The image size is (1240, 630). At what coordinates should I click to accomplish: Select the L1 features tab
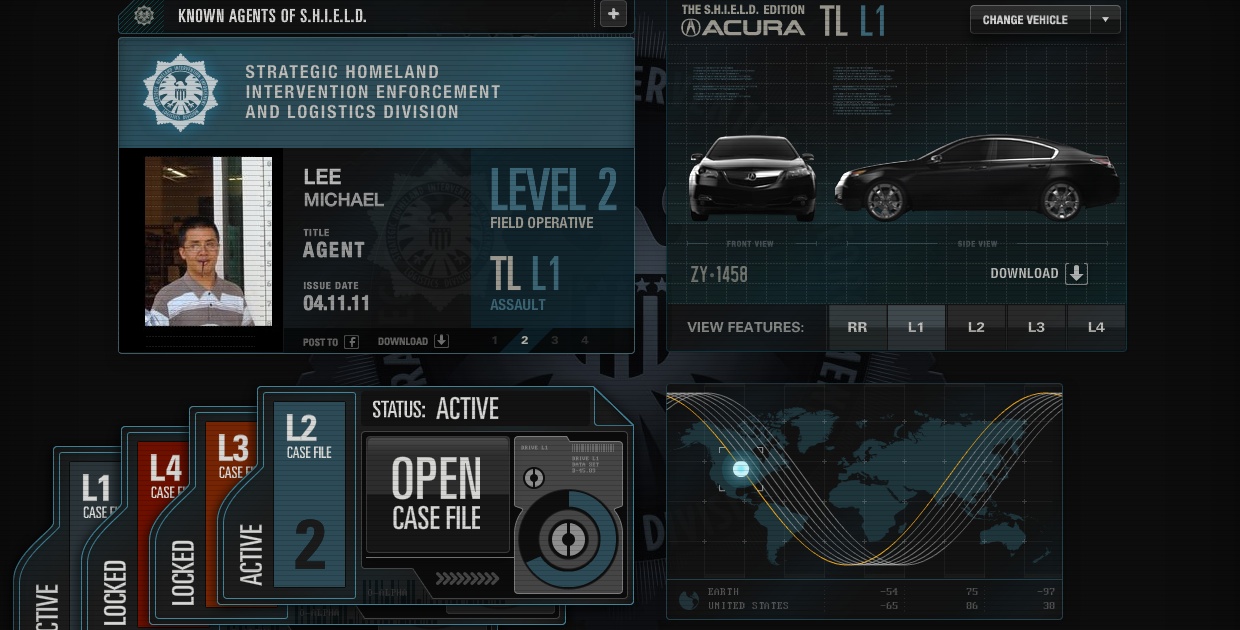(x=916, y=327)
